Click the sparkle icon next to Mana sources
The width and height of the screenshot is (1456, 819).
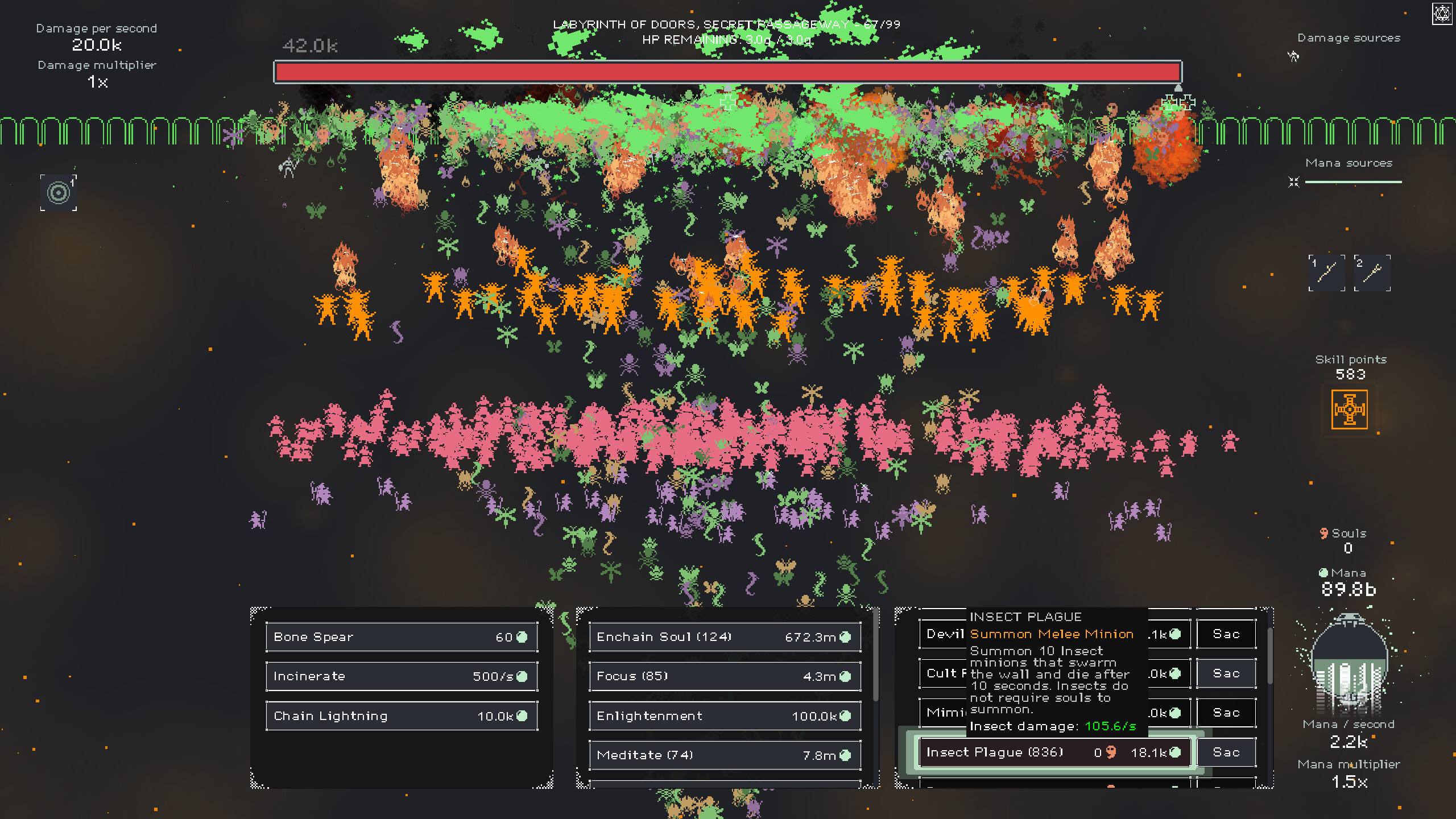pos(1294,182)
